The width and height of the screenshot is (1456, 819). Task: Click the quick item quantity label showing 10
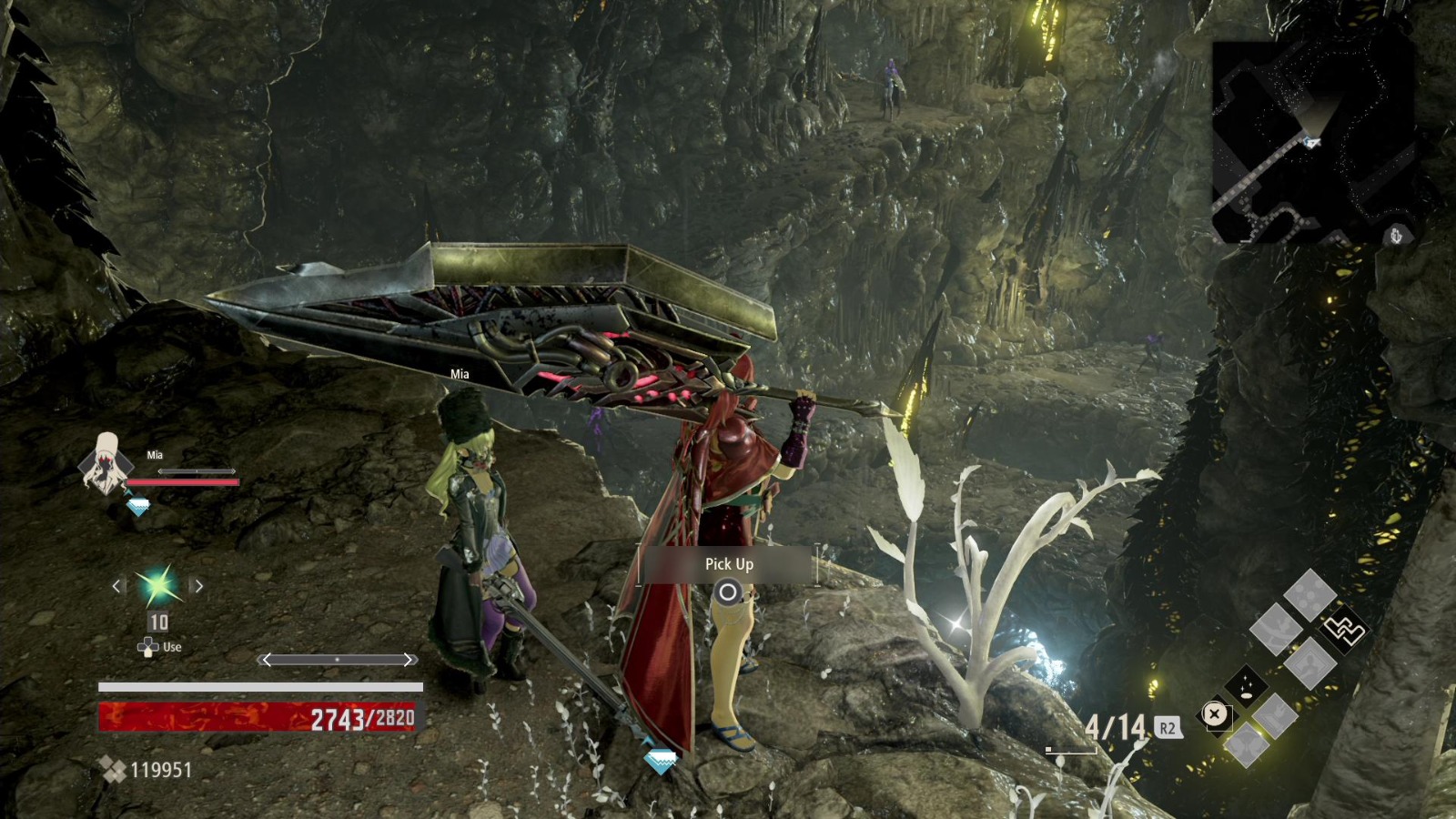coord(157,622)
